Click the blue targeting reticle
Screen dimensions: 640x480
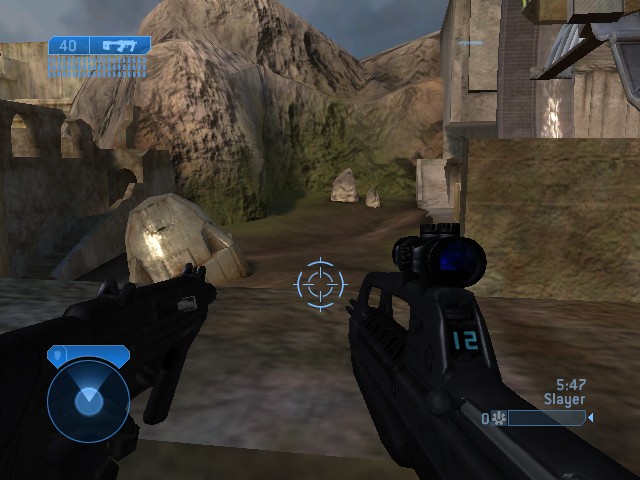[x=320, y=283]
